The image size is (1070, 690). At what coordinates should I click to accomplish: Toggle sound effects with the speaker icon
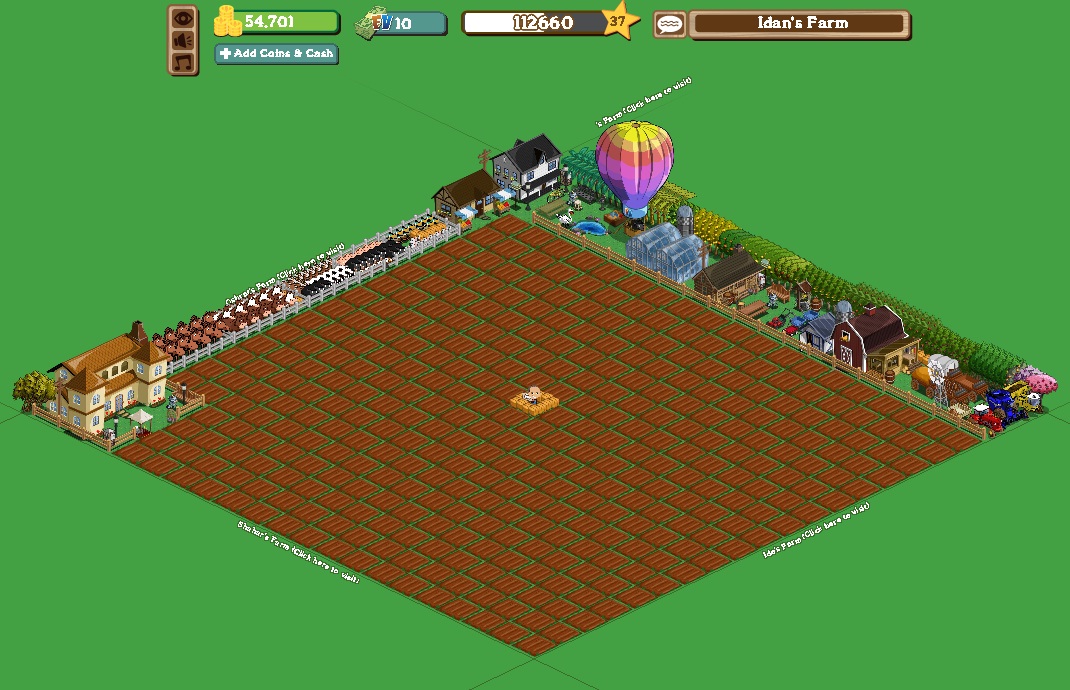182,40
